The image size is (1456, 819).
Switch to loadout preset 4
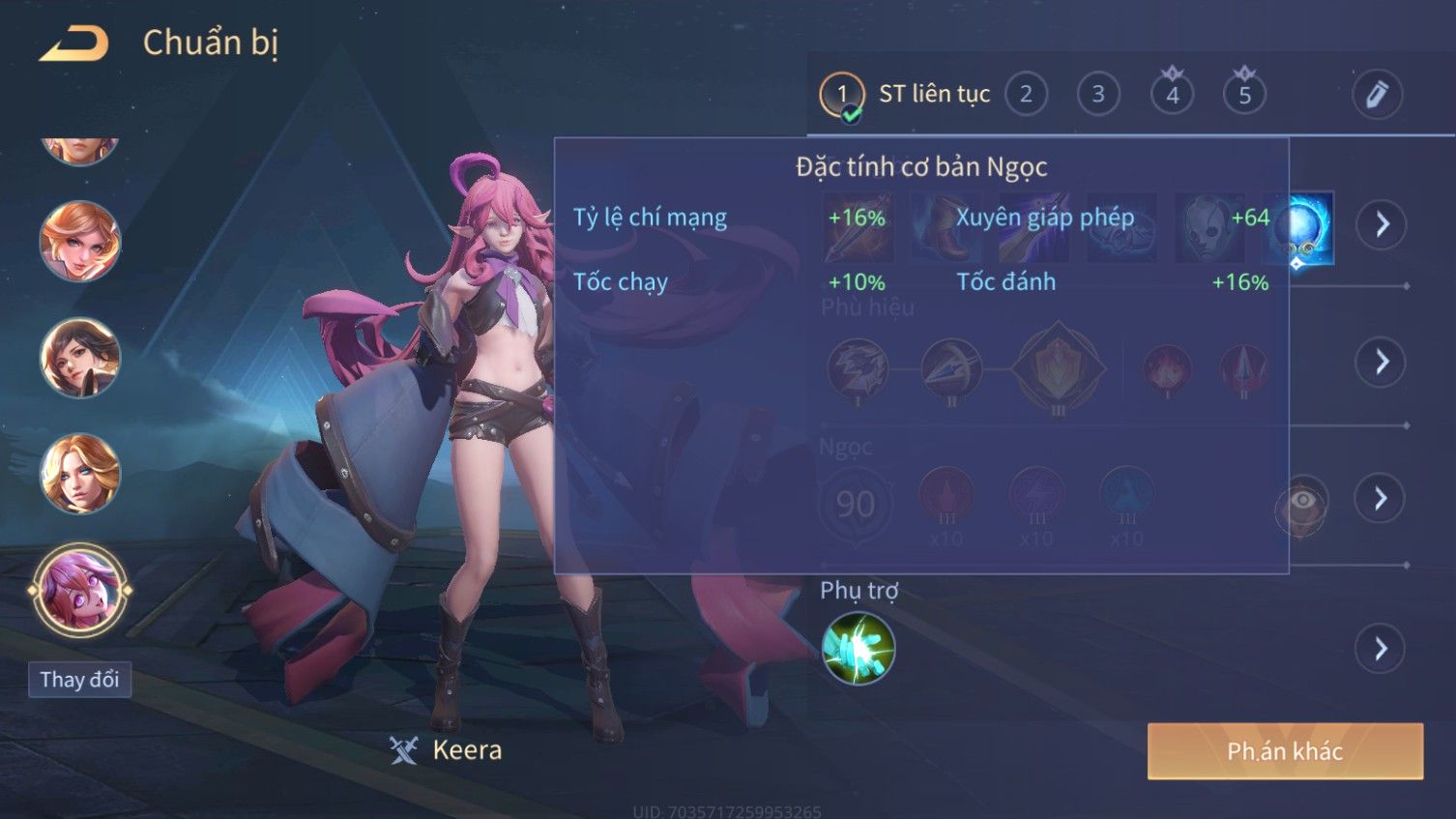pyautogui.click(x=1172, y=95)
